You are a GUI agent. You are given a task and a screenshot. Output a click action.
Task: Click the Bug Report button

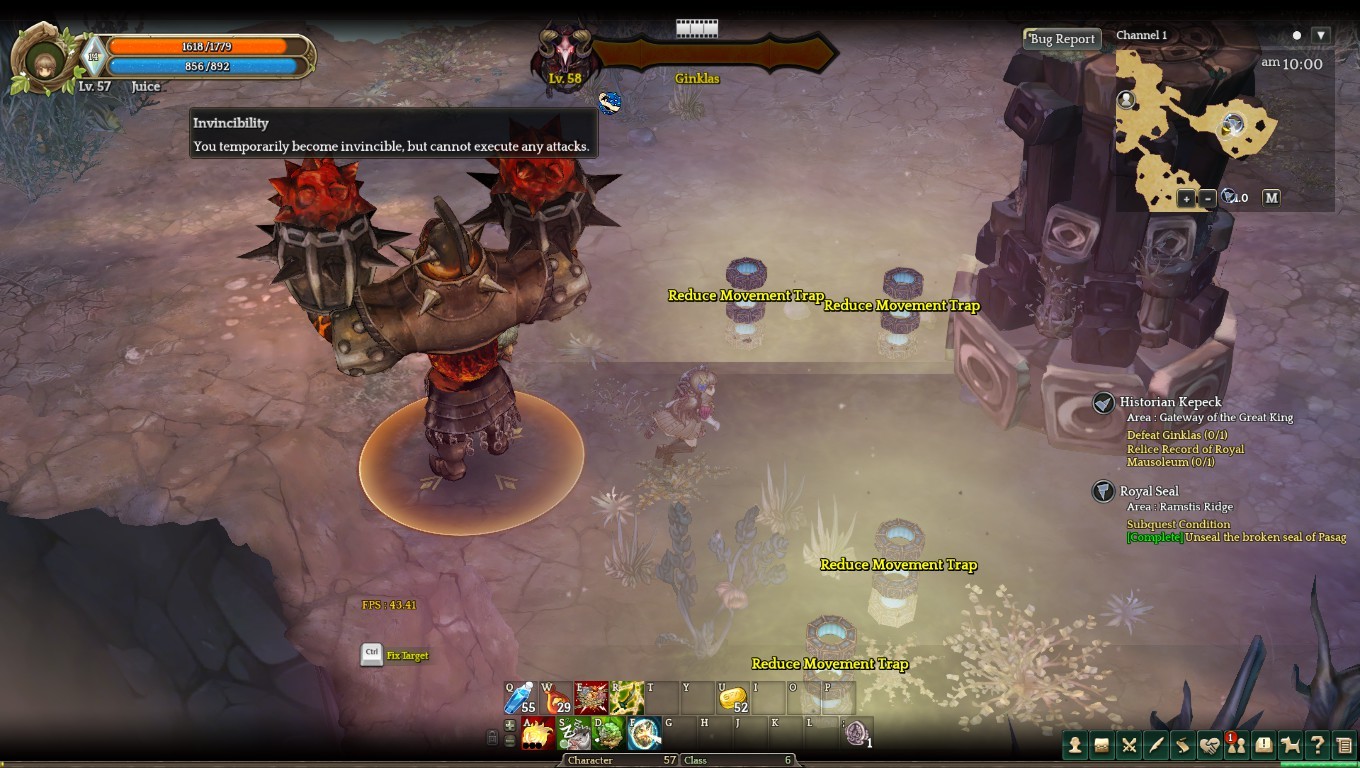1062,39
